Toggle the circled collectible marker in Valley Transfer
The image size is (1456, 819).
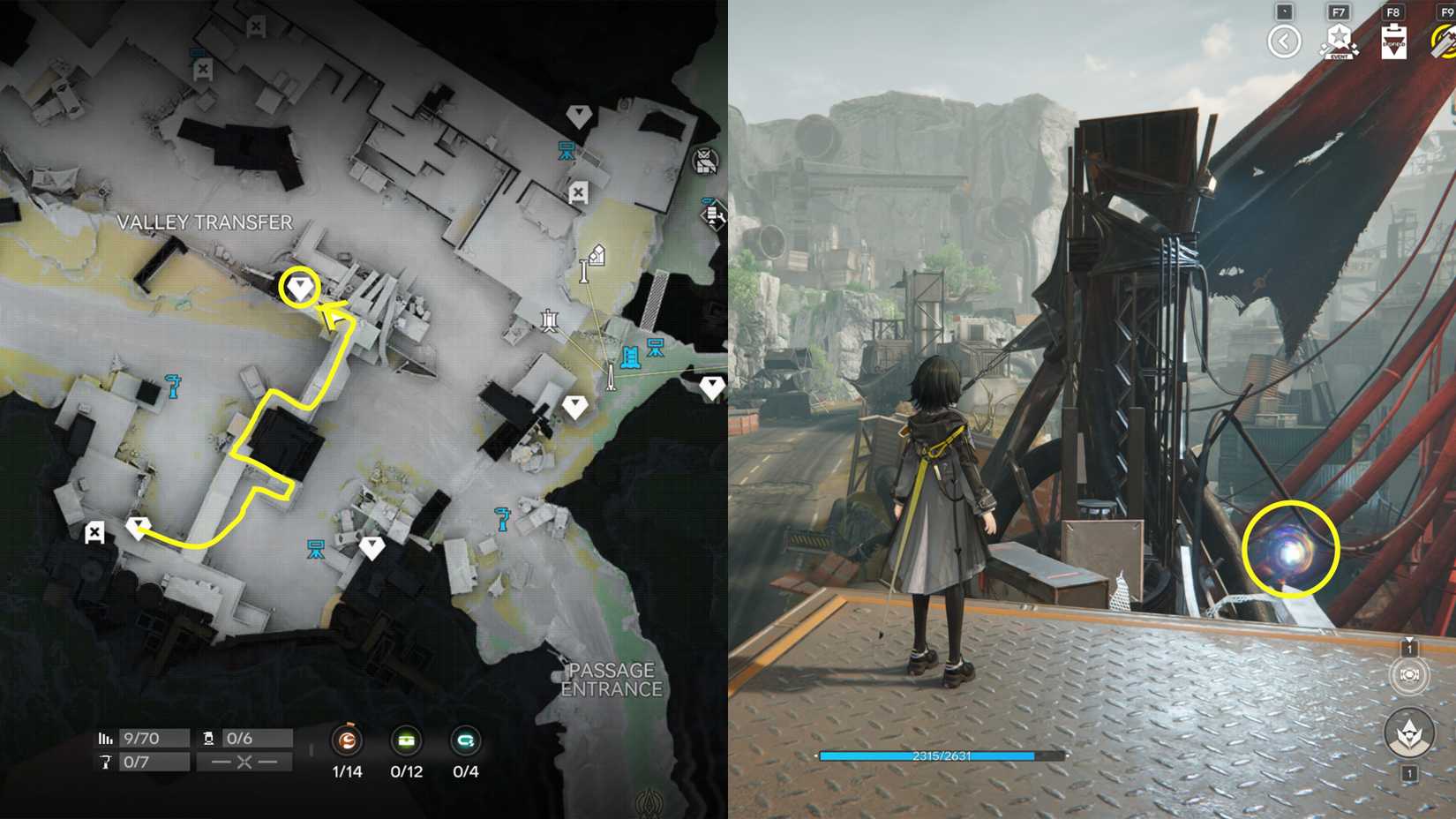point(299,289)
